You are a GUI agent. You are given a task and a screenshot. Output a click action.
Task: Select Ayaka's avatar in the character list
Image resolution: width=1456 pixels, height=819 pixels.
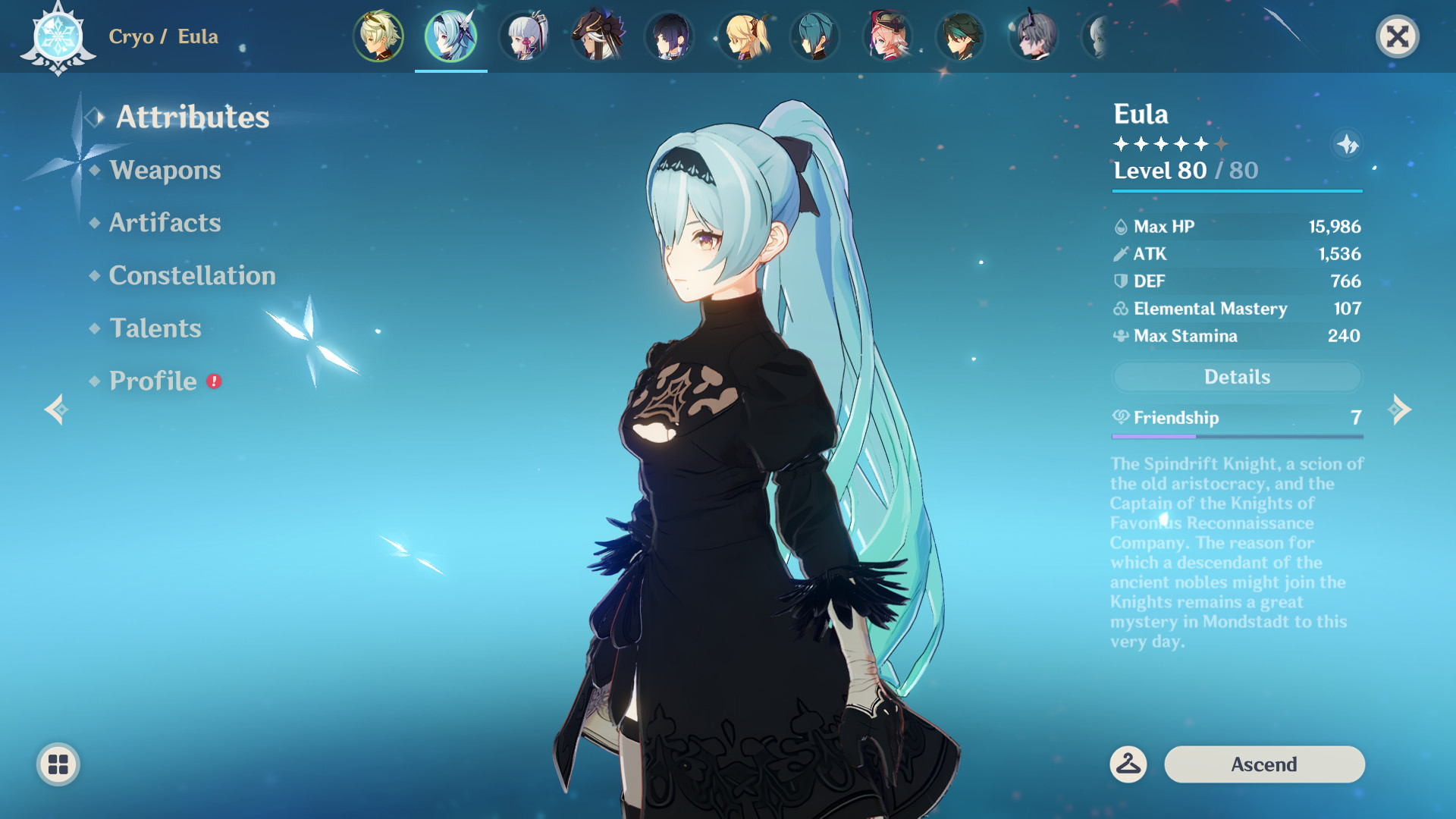(x=524, y=36)
